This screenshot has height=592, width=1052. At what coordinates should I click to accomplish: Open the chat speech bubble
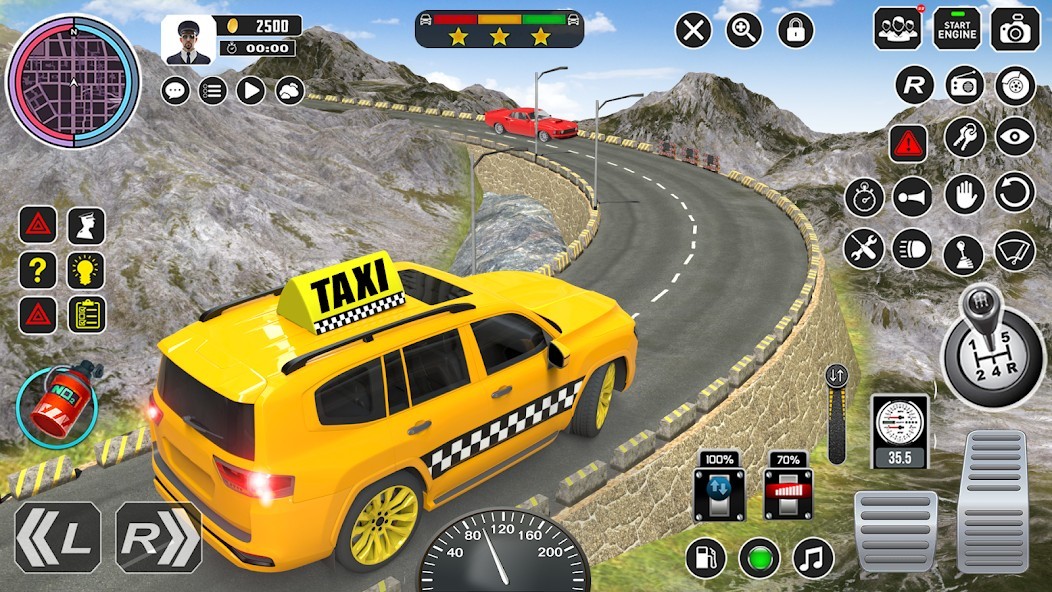(175, 91)
